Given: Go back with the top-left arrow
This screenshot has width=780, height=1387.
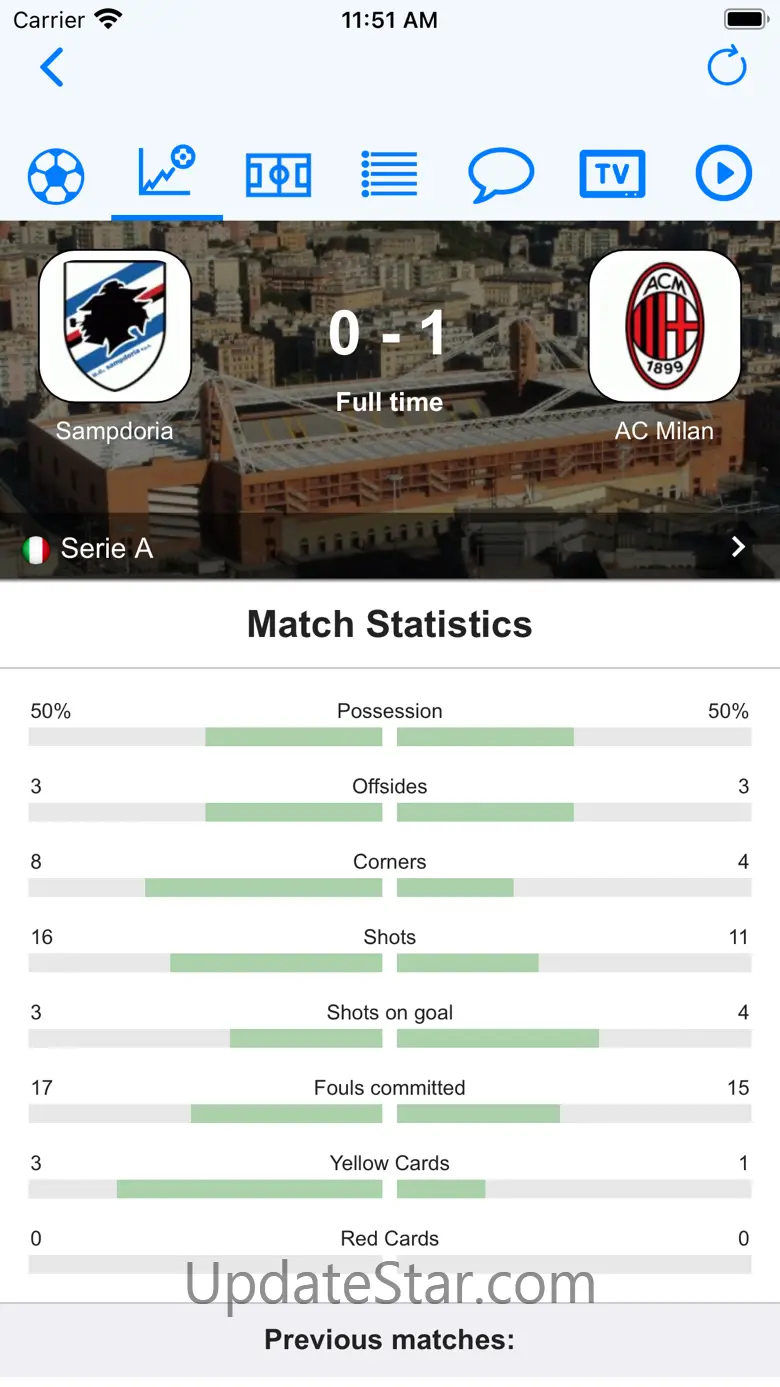Looking at the screenshot, I should click(52, 68).
